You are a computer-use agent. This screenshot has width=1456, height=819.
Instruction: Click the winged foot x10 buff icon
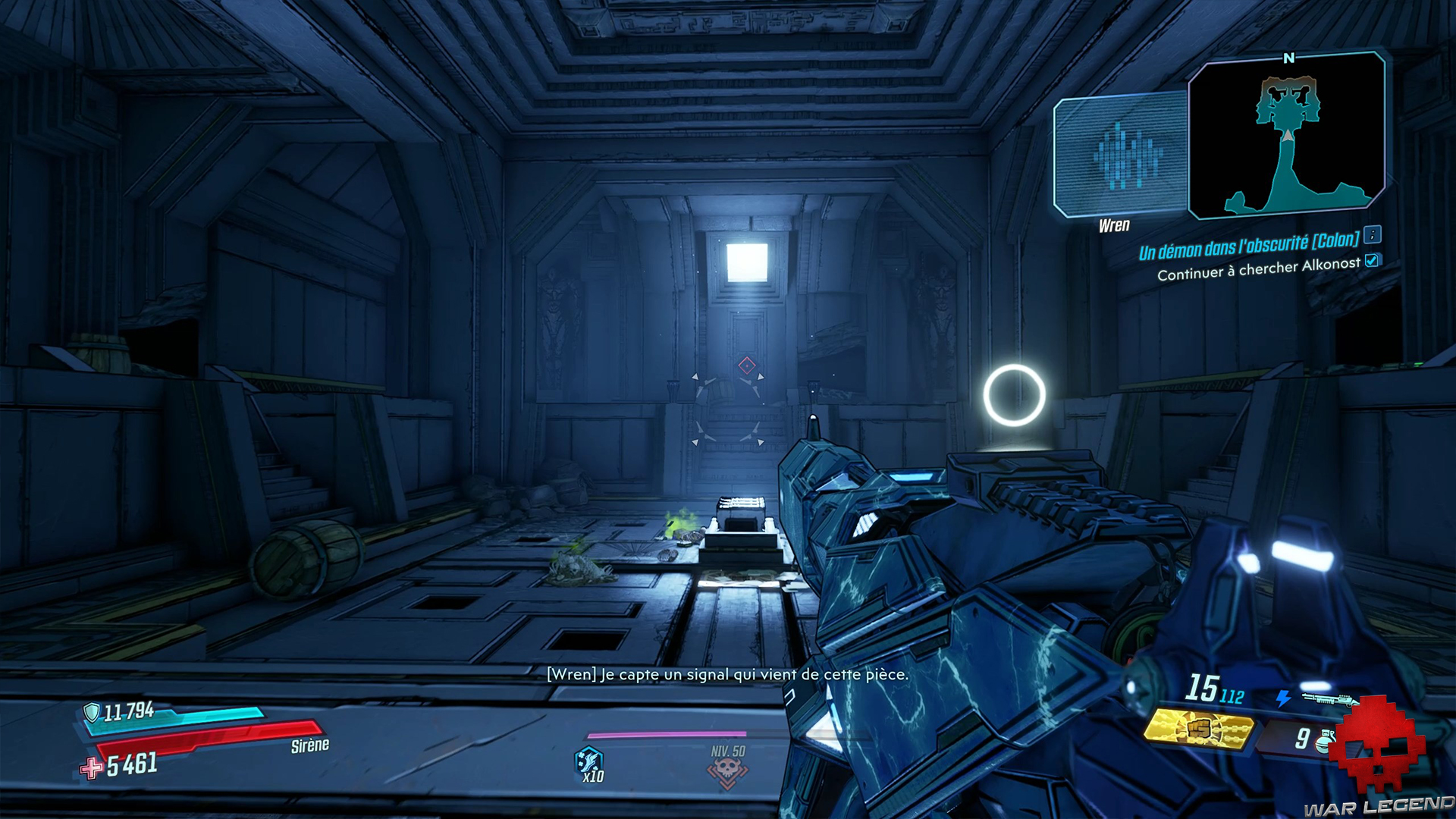point(589,761)
